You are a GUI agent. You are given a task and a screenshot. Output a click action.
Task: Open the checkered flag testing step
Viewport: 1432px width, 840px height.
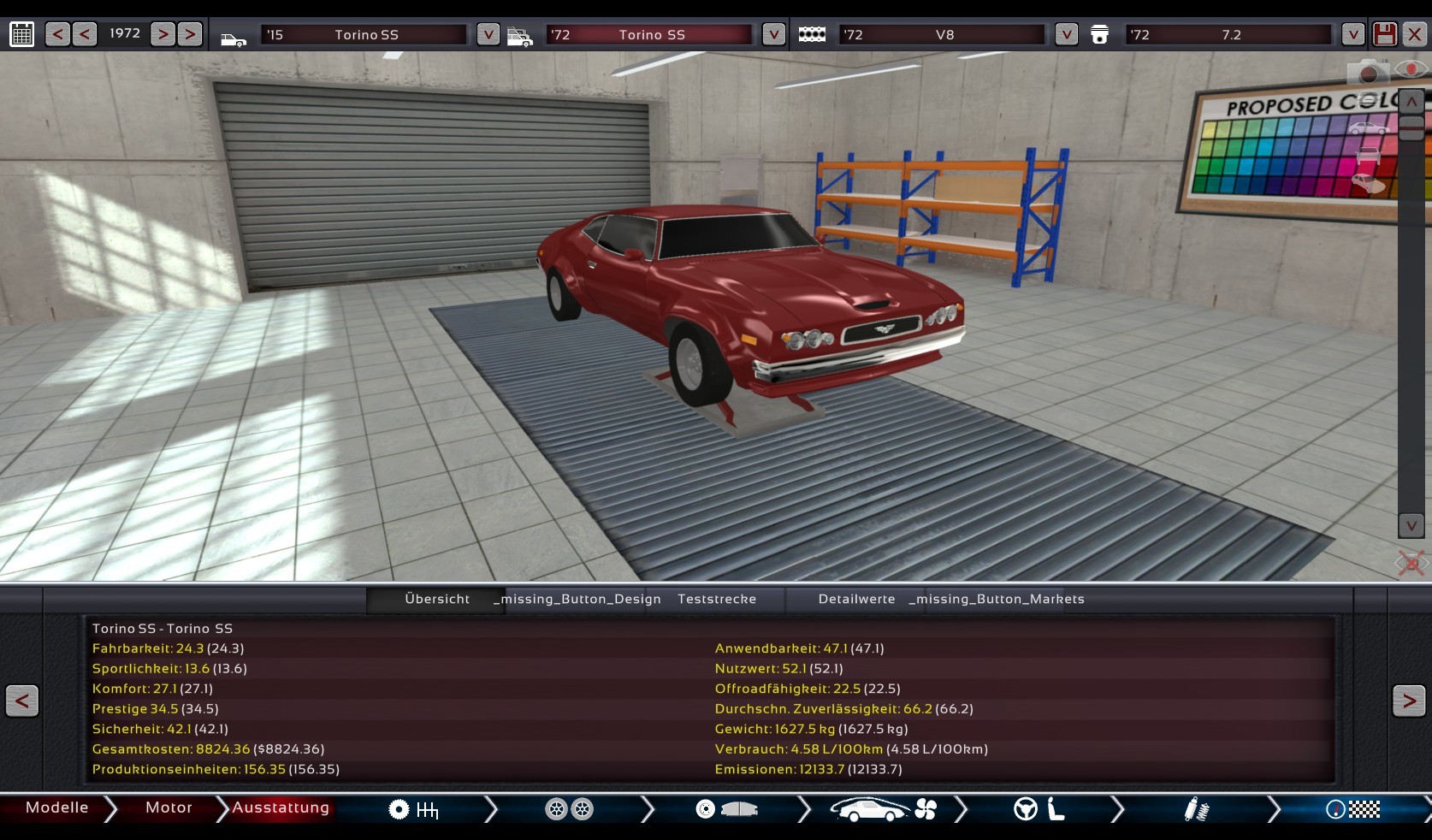pos(1352,809)
